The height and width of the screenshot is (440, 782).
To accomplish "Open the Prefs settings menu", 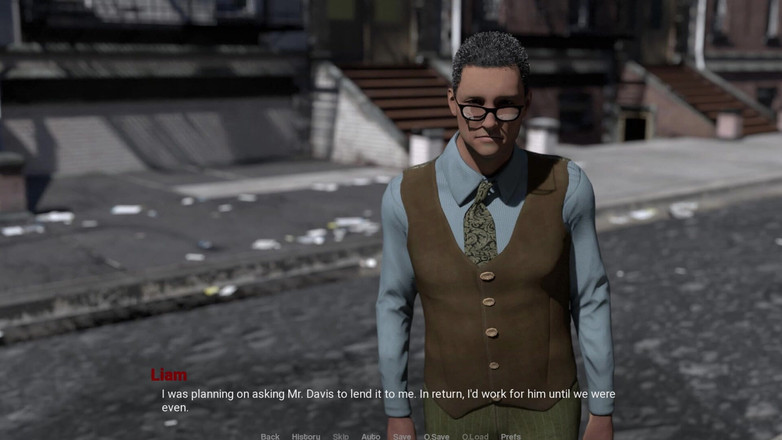I will [x=510, y=436].
